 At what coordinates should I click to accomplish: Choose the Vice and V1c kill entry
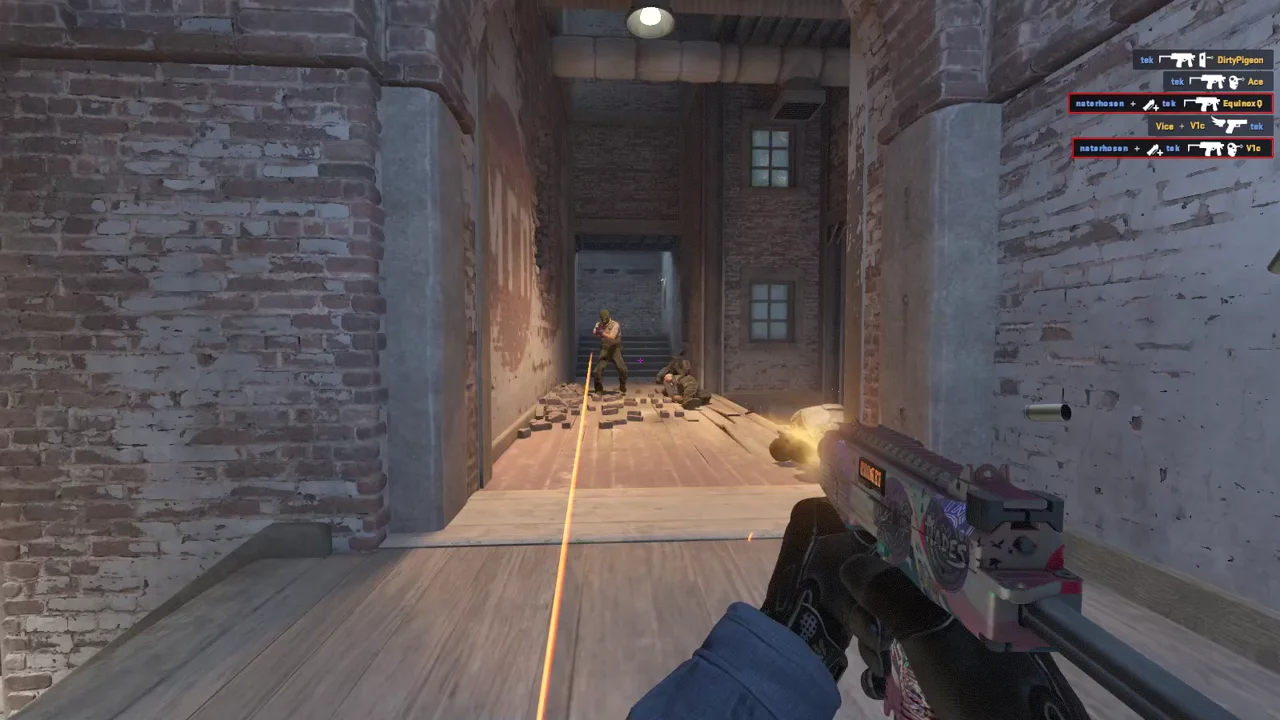tap(1209, 126)
